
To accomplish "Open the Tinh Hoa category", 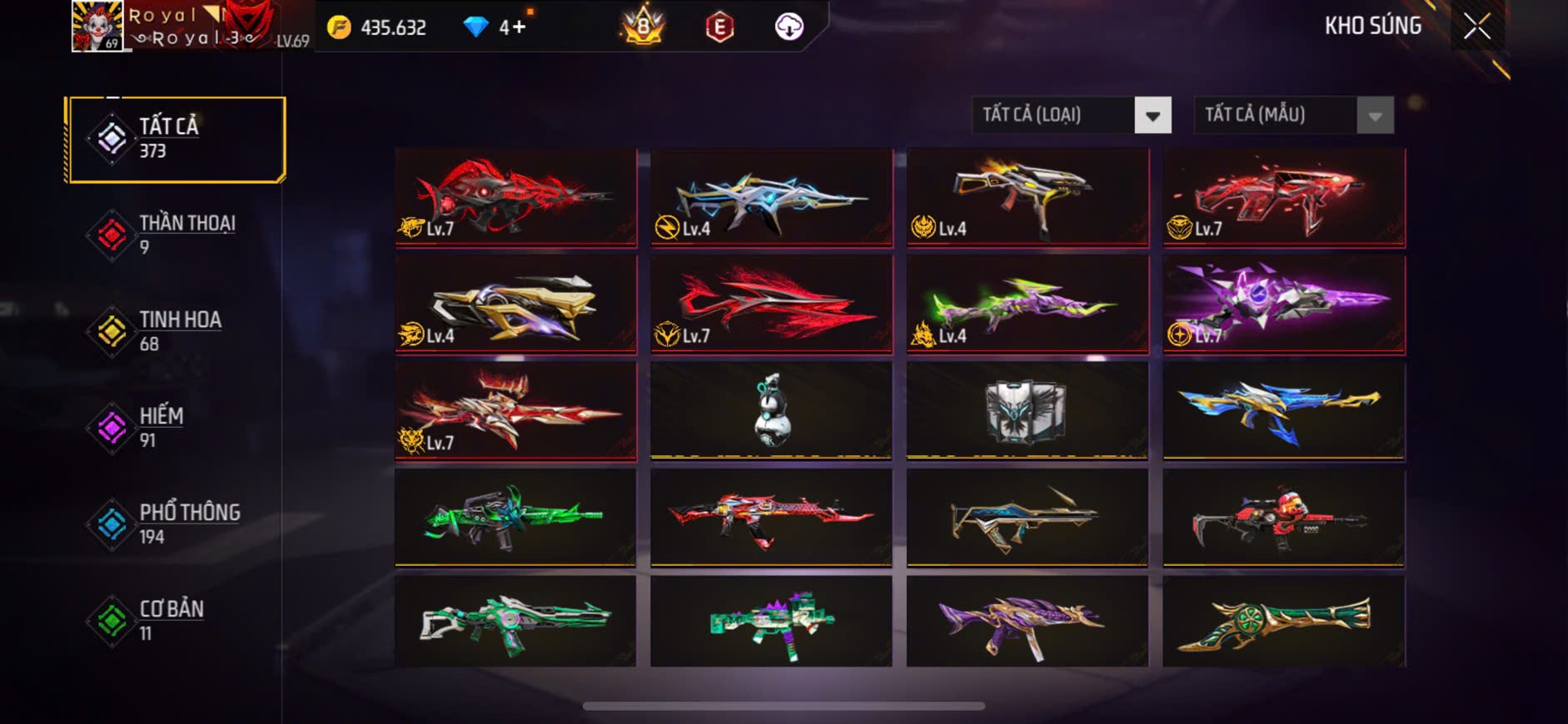I will coord(176,331).
